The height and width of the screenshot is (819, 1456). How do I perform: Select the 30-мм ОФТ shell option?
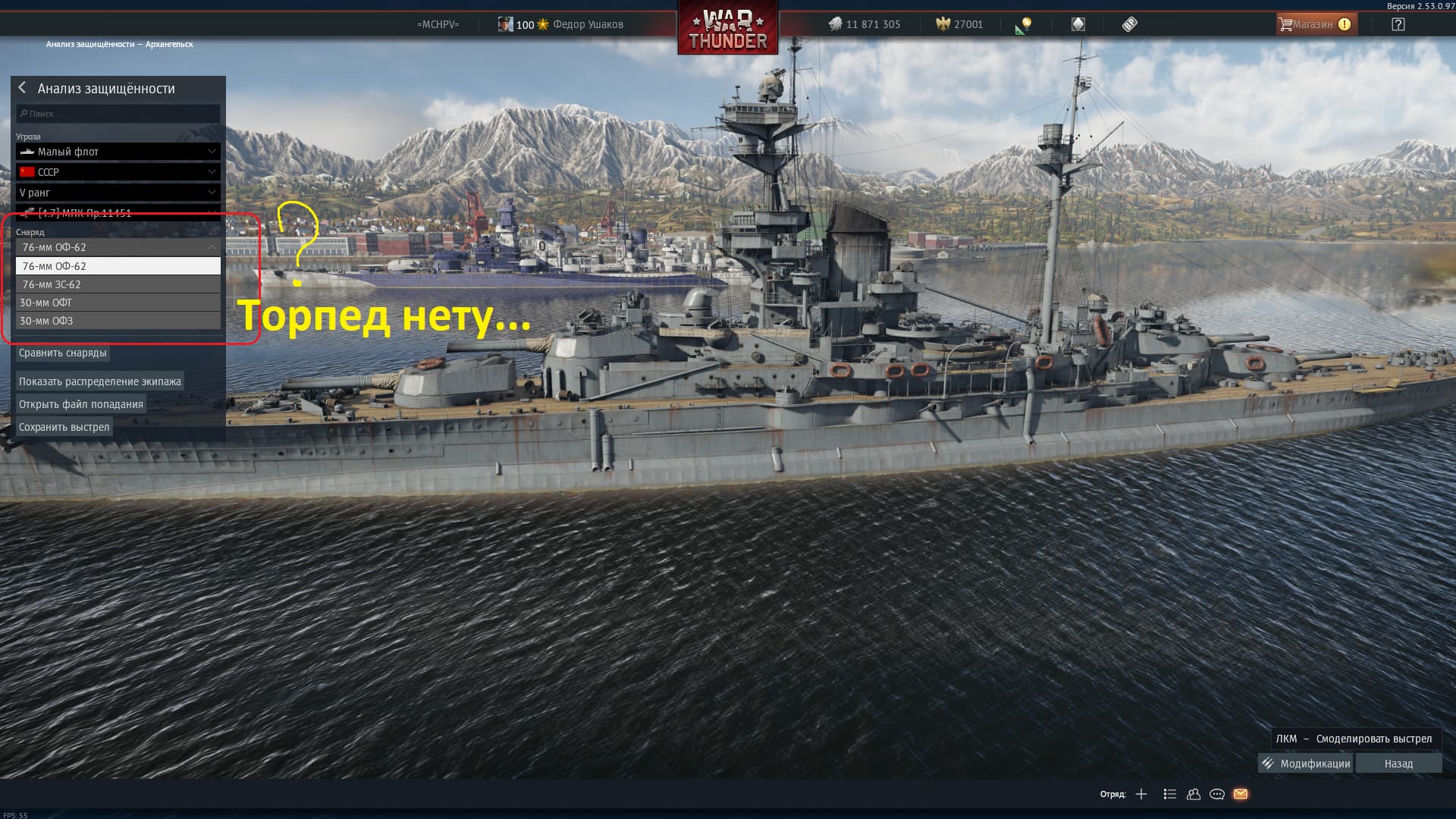tap(118, 303)
